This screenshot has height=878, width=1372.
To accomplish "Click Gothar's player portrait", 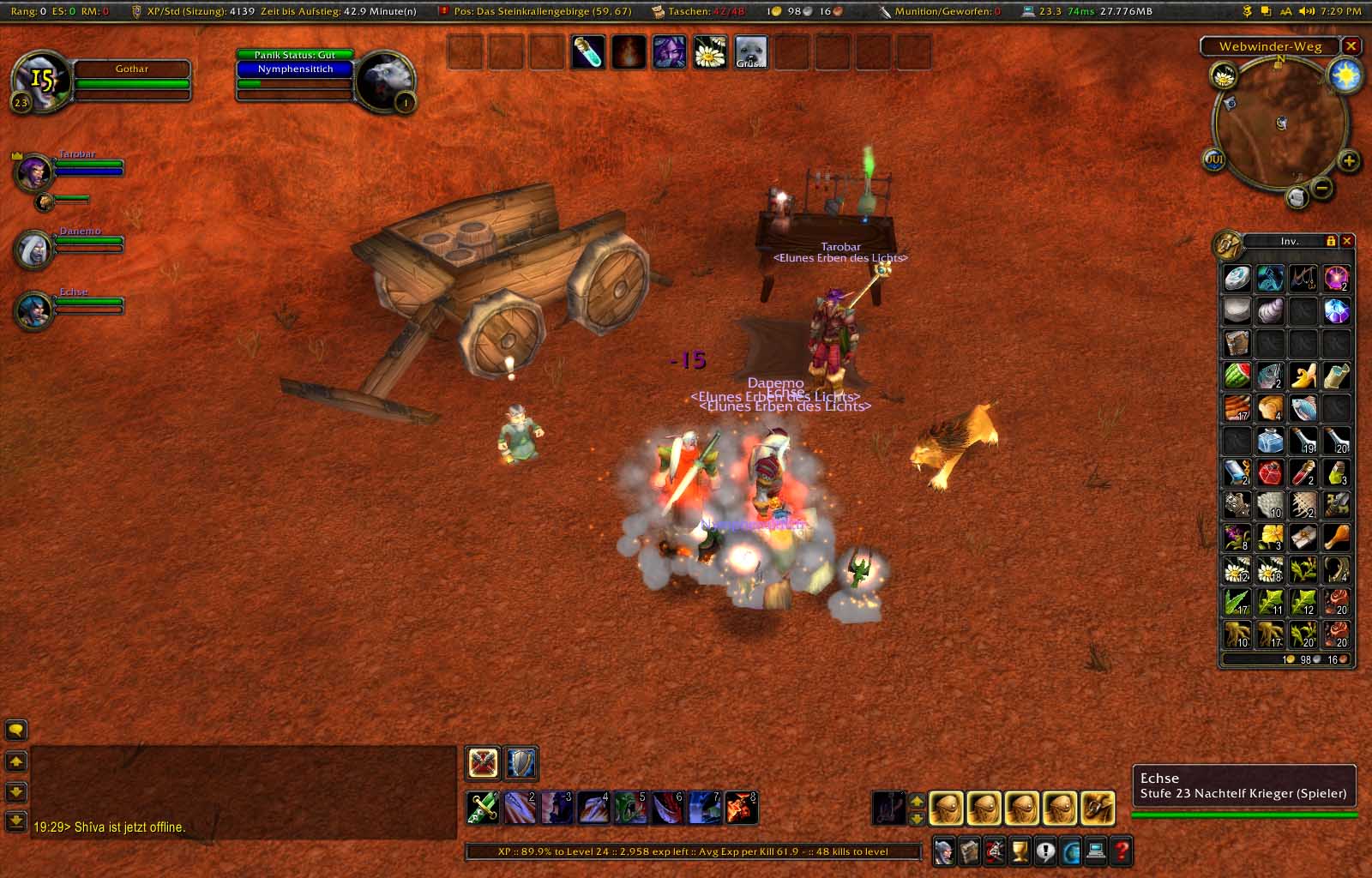I will [x=39, y=81].
